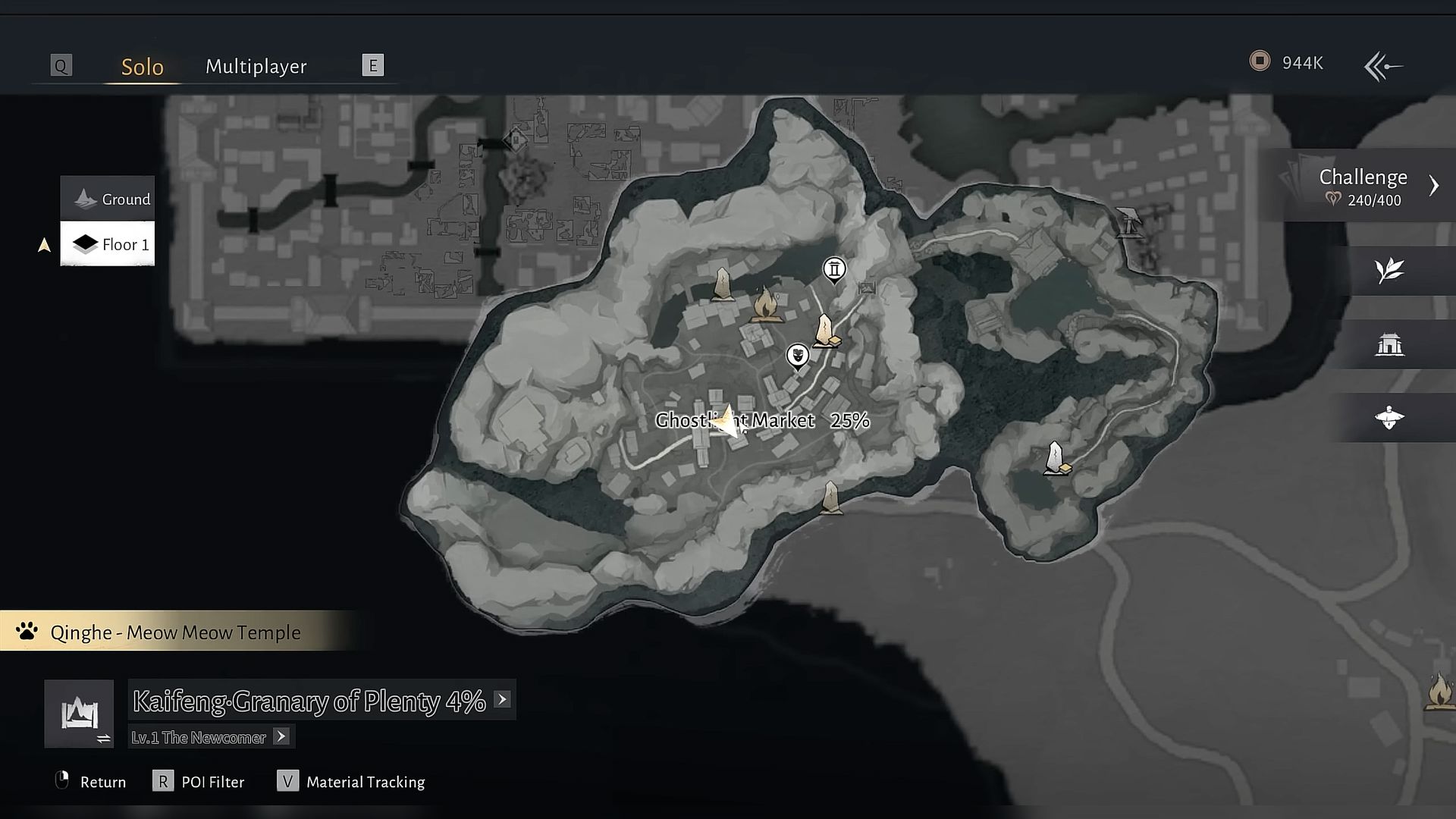Open the Challenge 240/400 panel

click(1365, 187)
